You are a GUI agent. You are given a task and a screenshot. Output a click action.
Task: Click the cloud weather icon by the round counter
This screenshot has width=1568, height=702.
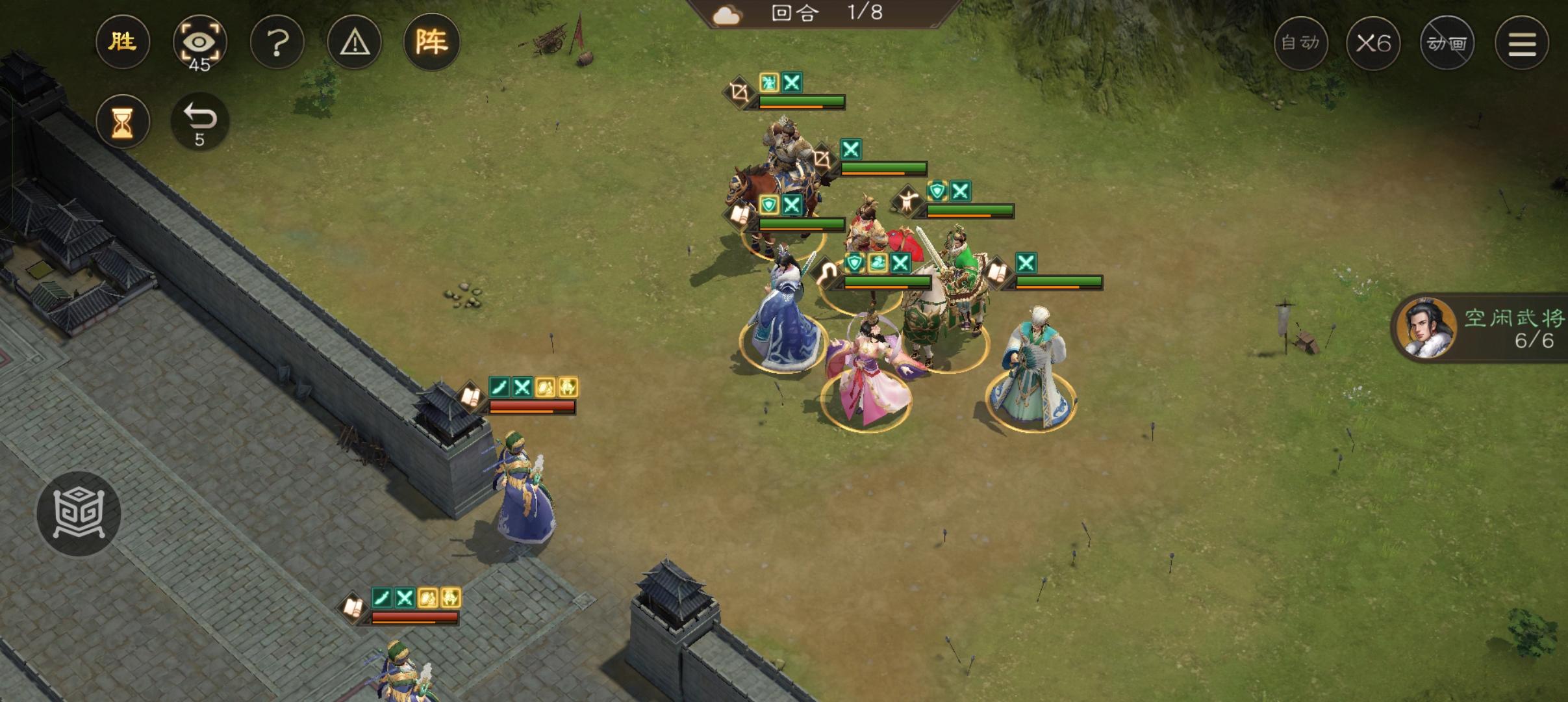(727, 13)
